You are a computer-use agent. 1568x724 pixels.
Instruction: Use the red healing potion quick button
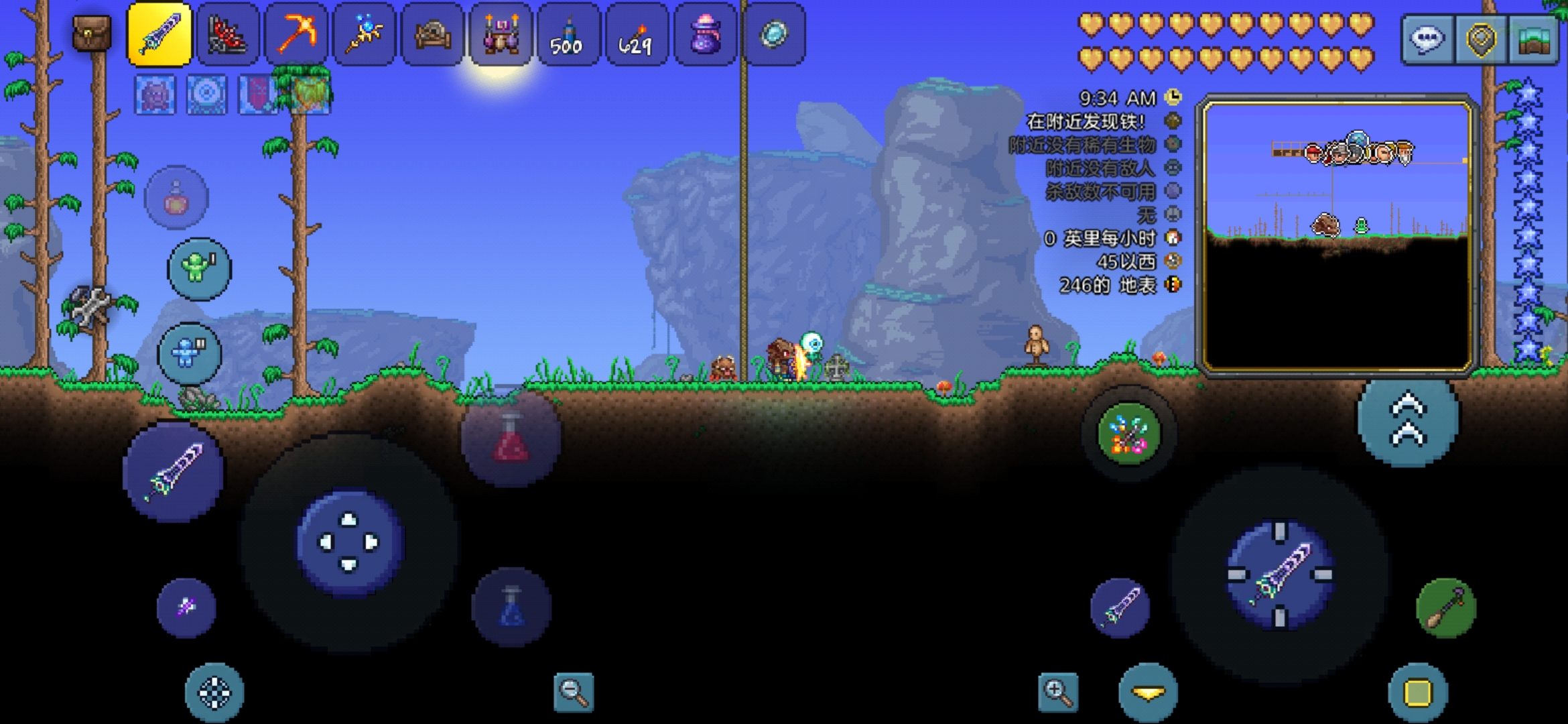point(511,438)
